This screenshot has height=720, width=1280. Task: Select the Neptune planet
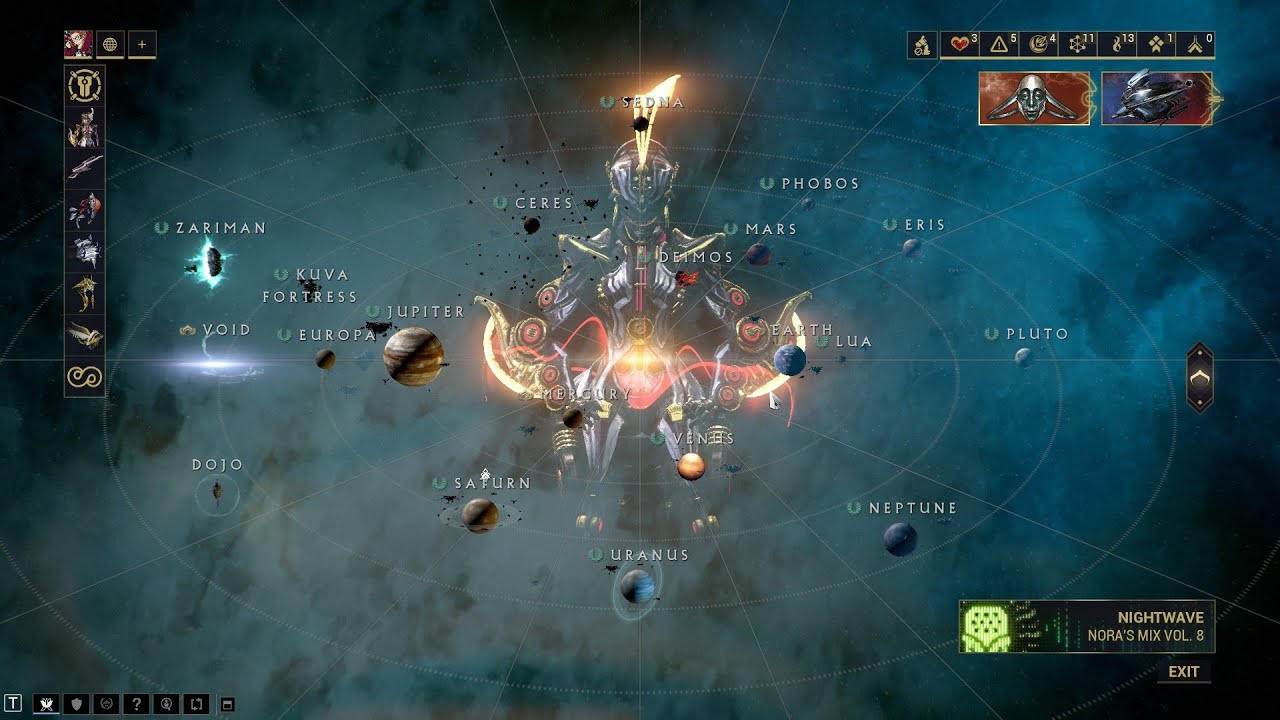click(900, 539)
